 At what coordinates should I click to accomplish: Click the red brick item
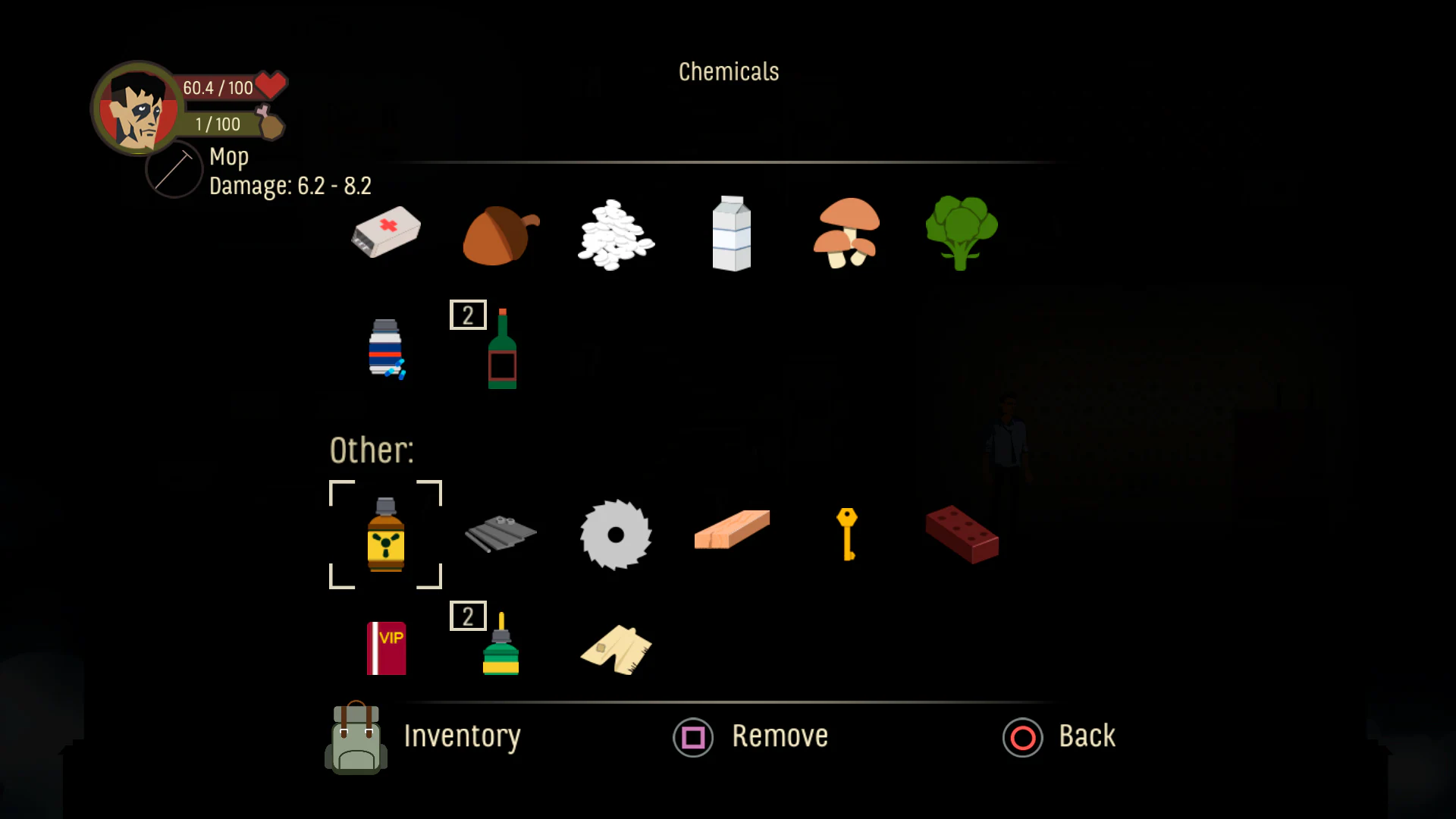click(x=962, y=535)
